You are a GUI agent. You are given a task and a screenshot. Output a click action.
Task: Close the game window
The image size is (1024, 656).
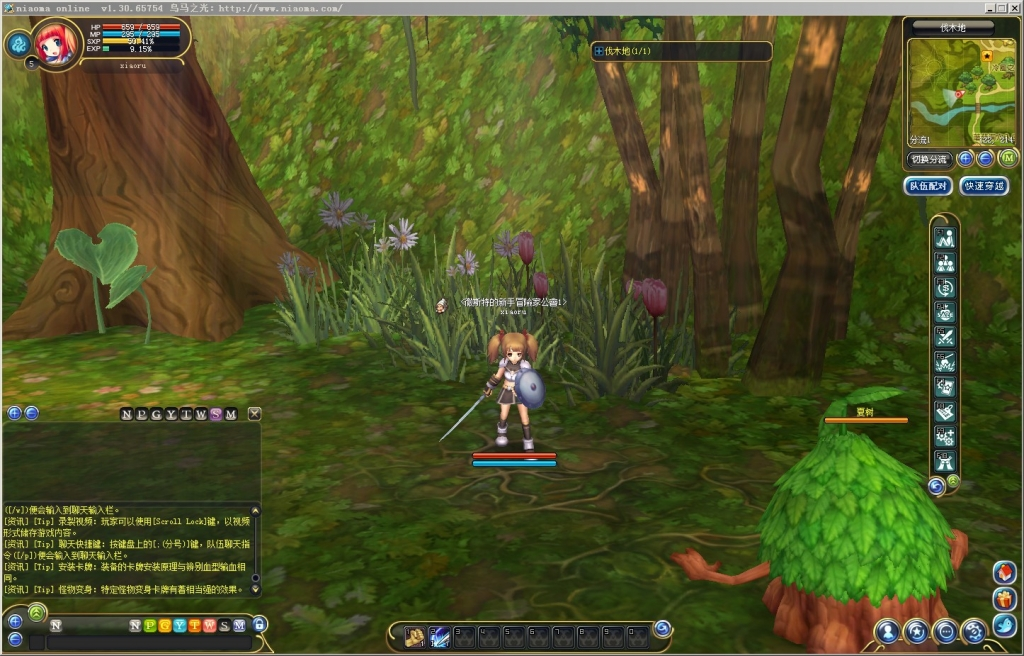pos(1014,7)
